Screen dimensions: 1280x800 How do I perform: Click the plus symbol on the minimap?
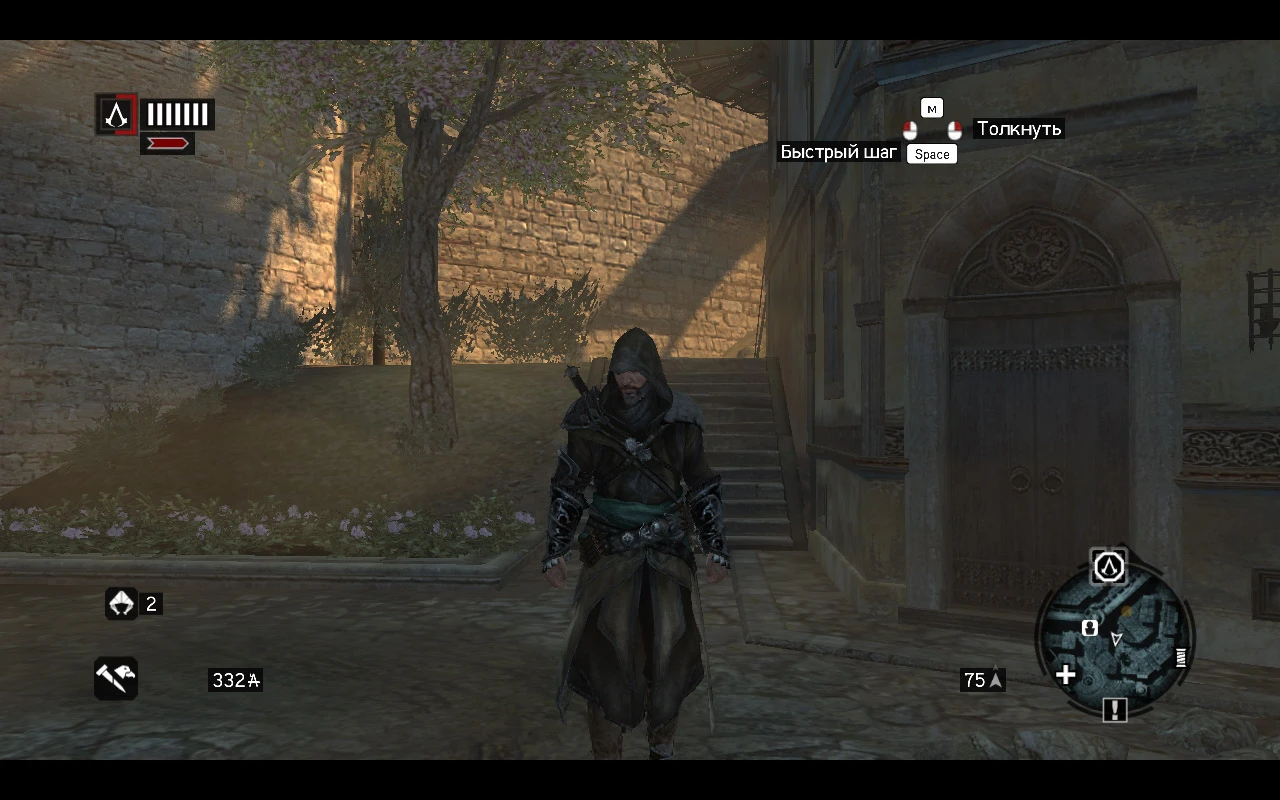click(x=1065, y=675)
